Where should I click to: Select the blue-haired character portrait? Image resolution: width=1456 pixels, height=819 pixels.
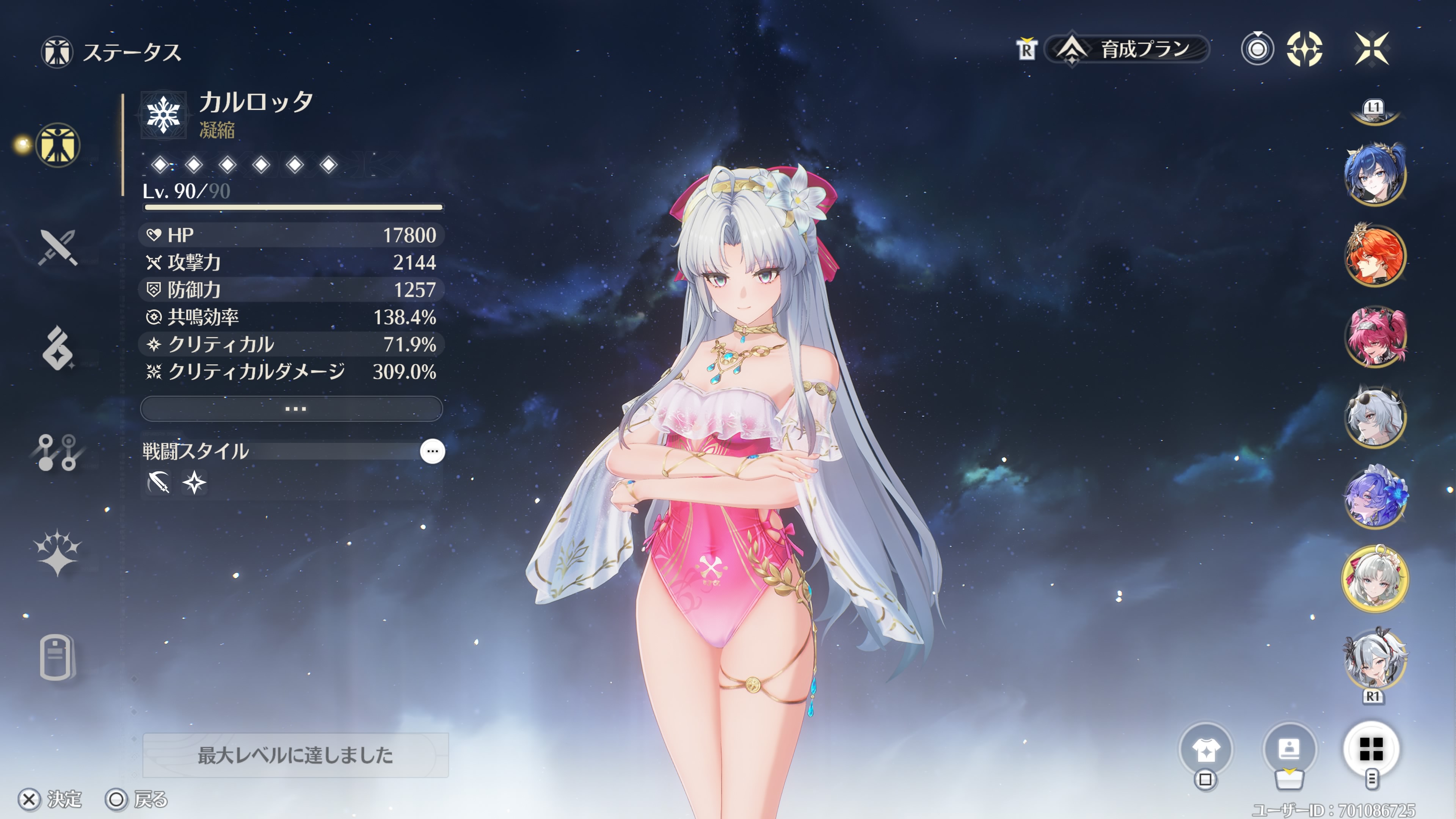(1374, 174)
